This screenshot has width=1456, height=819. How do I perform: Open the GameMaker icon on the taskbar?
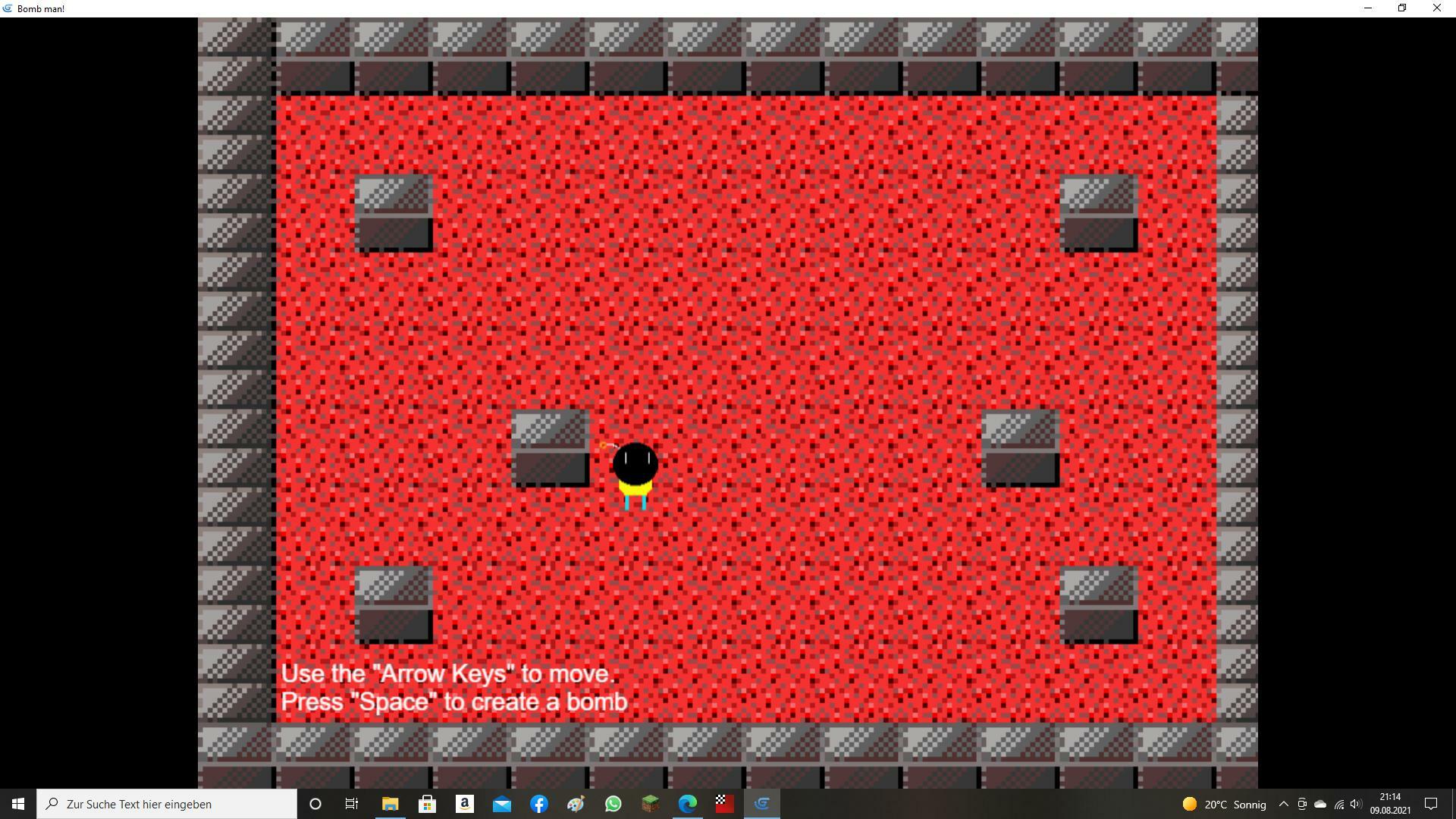(x=762, y=804)
